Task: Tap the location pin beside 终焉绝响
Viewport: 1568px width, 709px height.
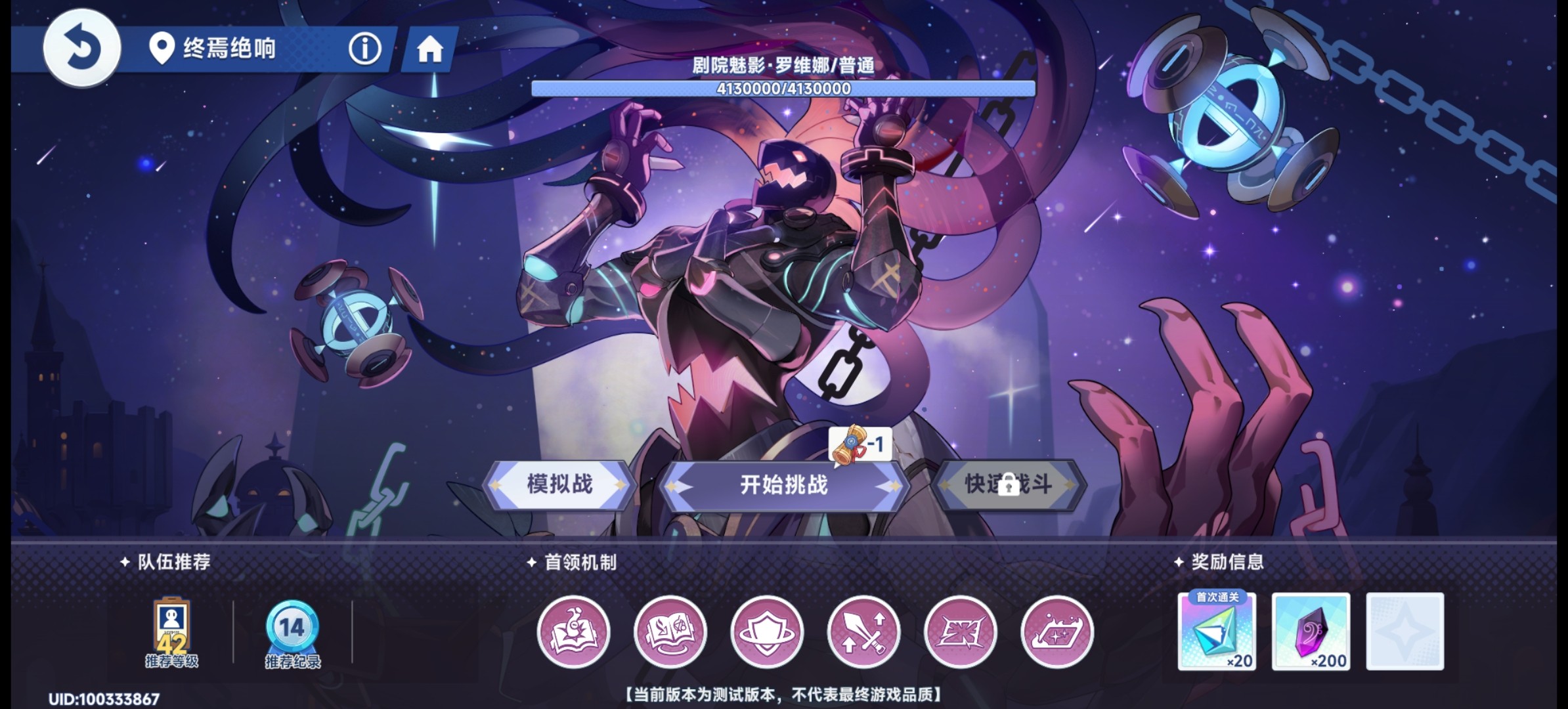Action: pyautogui.click(x=160, y=47)
